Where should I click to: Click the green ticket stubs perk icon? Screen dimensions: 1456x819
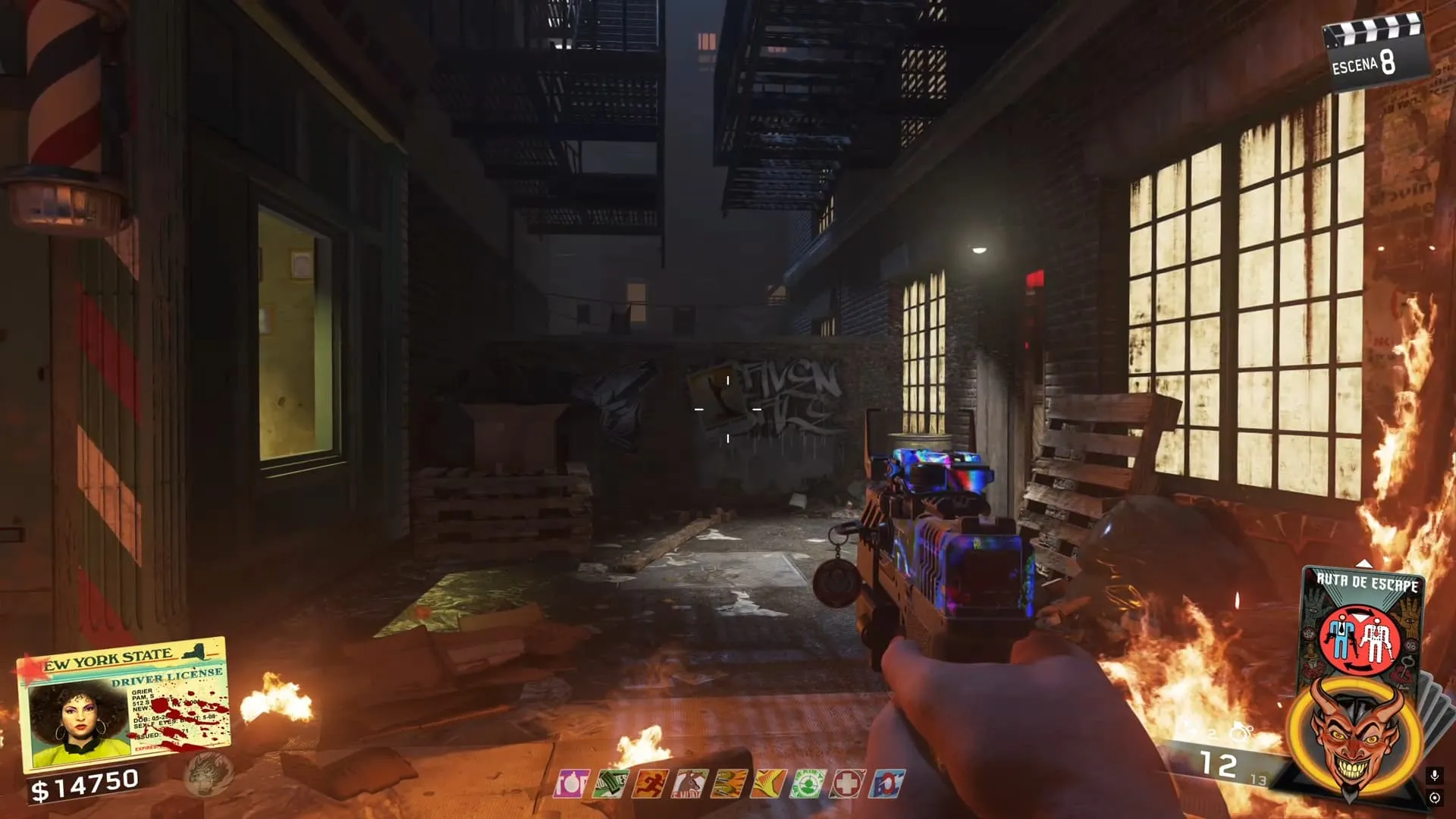[x=610, y=784]
